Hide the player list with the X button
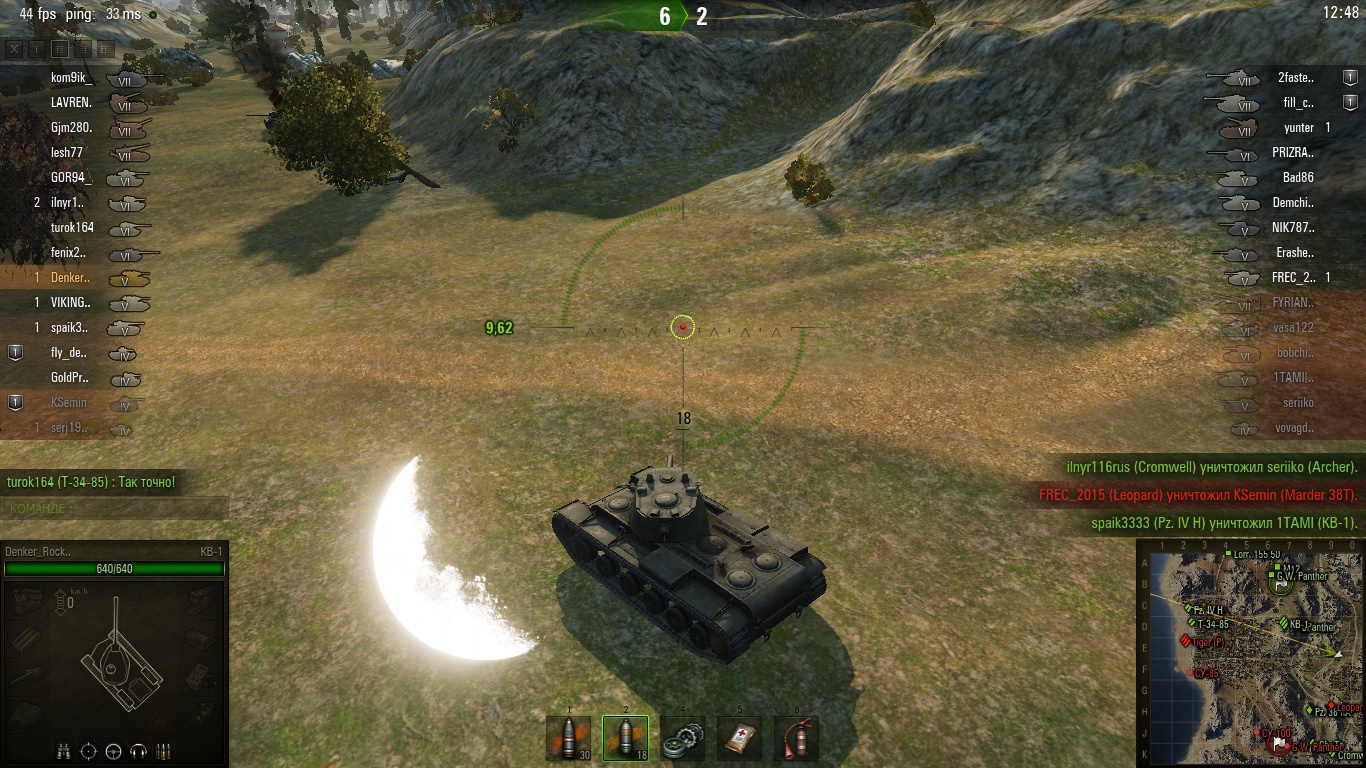Image resolution: width=1366 pixels, height=768 pixels. click(14, 48)
